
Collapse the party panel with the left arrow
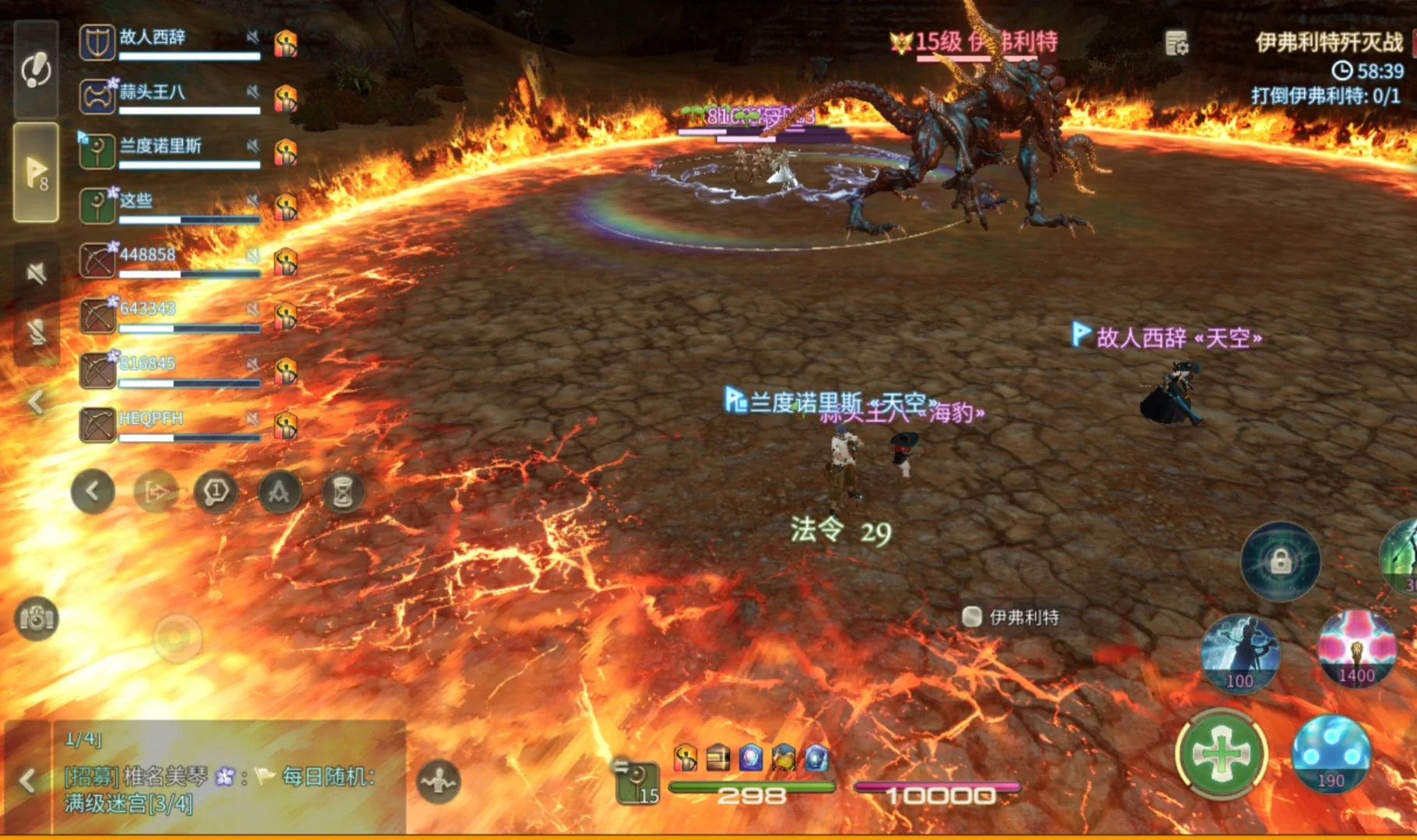[x=36, y=402]
